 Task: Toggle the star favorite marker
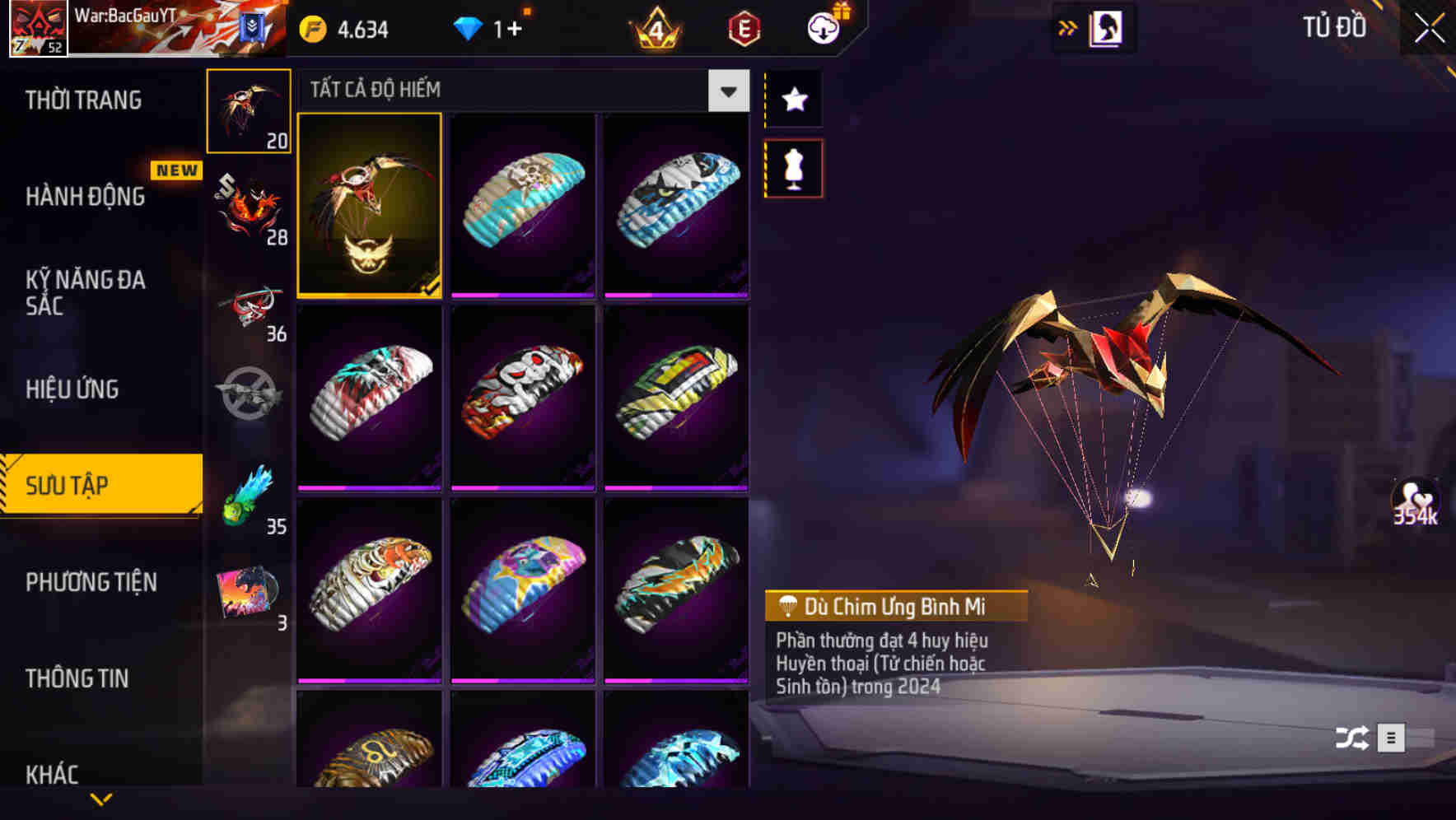tap(793, 100)
